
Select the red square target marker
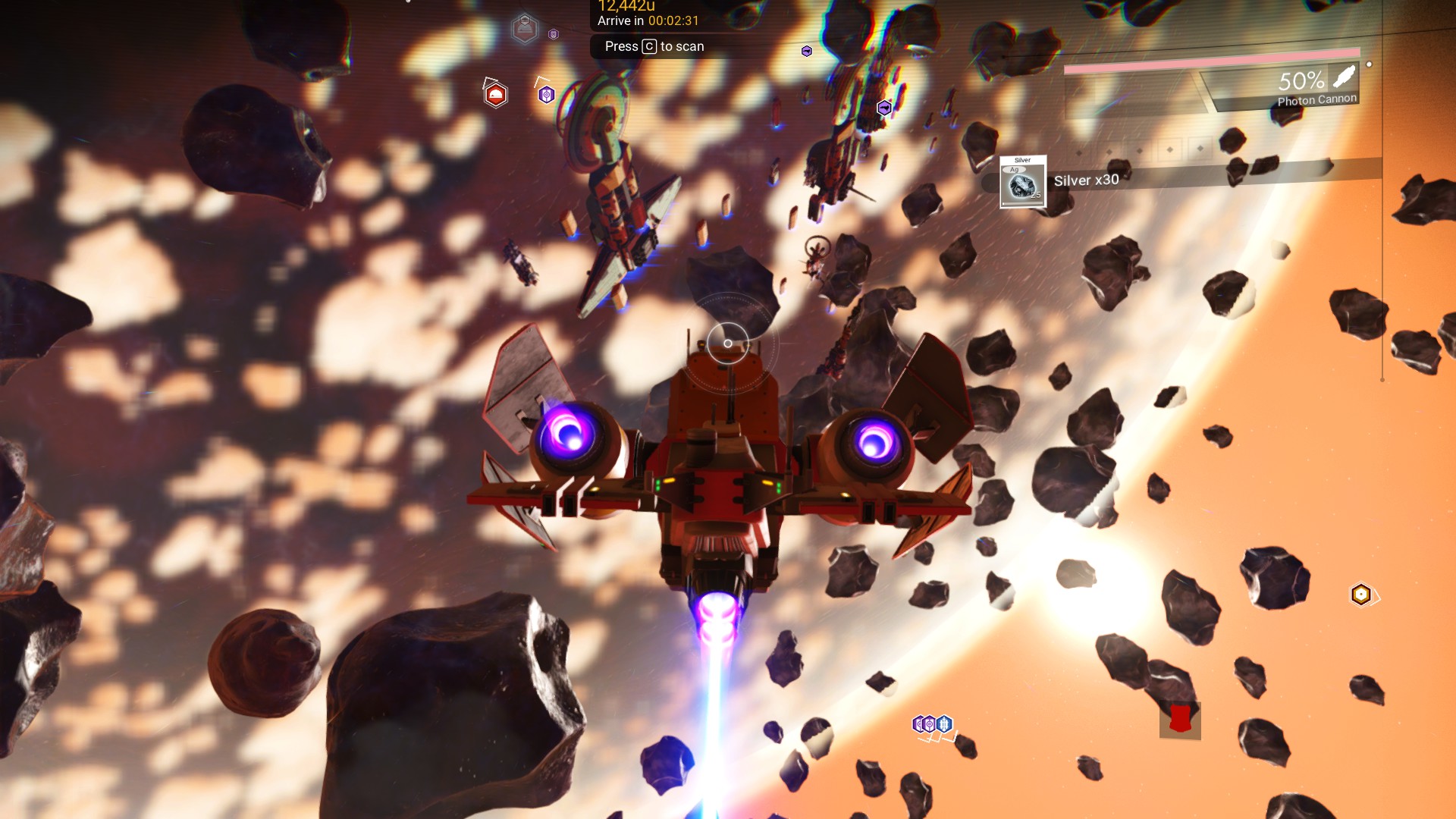click(1179, 719)
